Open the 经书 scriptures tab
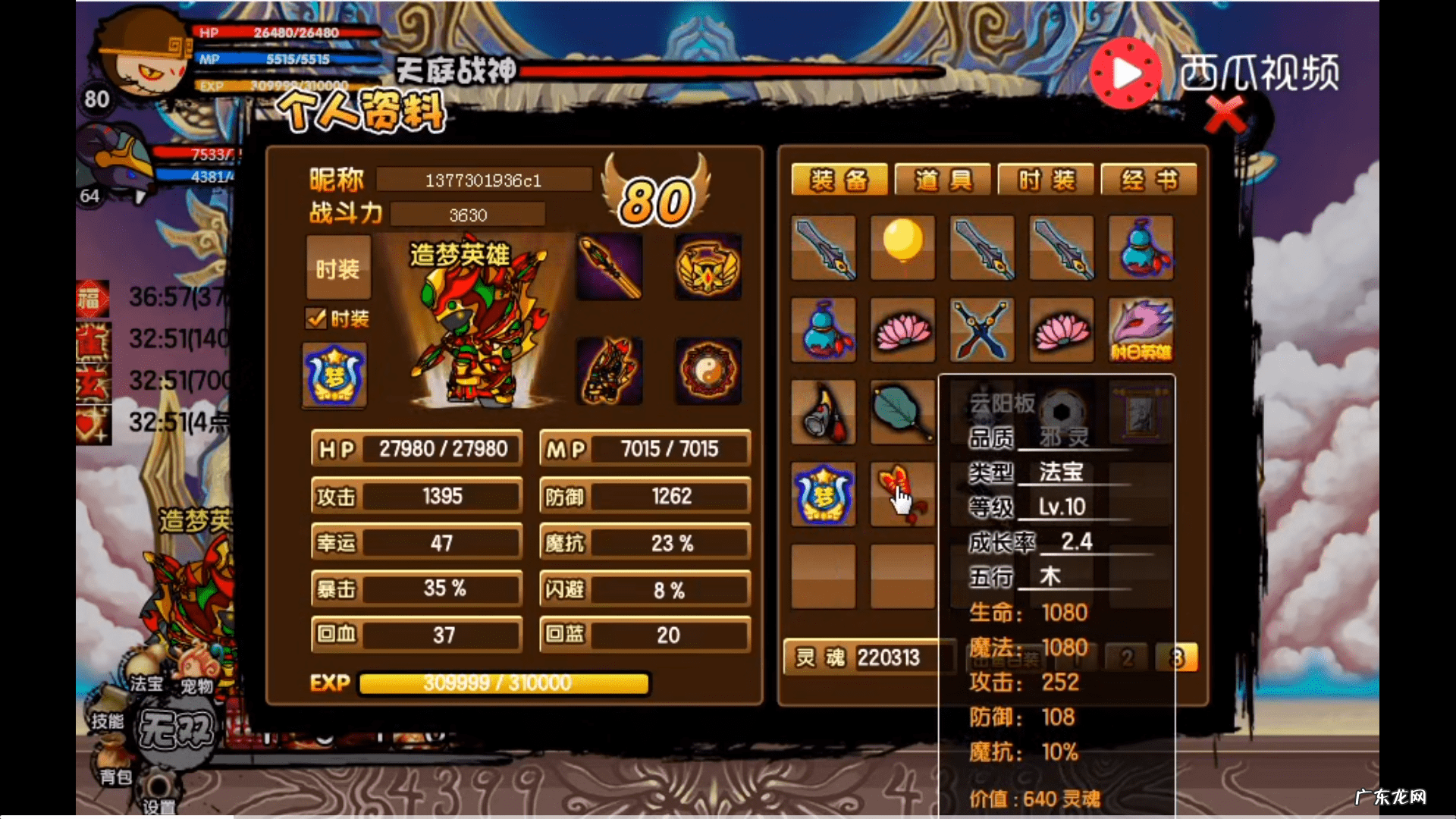The image size is (1456, 819). click(1149, 180)
